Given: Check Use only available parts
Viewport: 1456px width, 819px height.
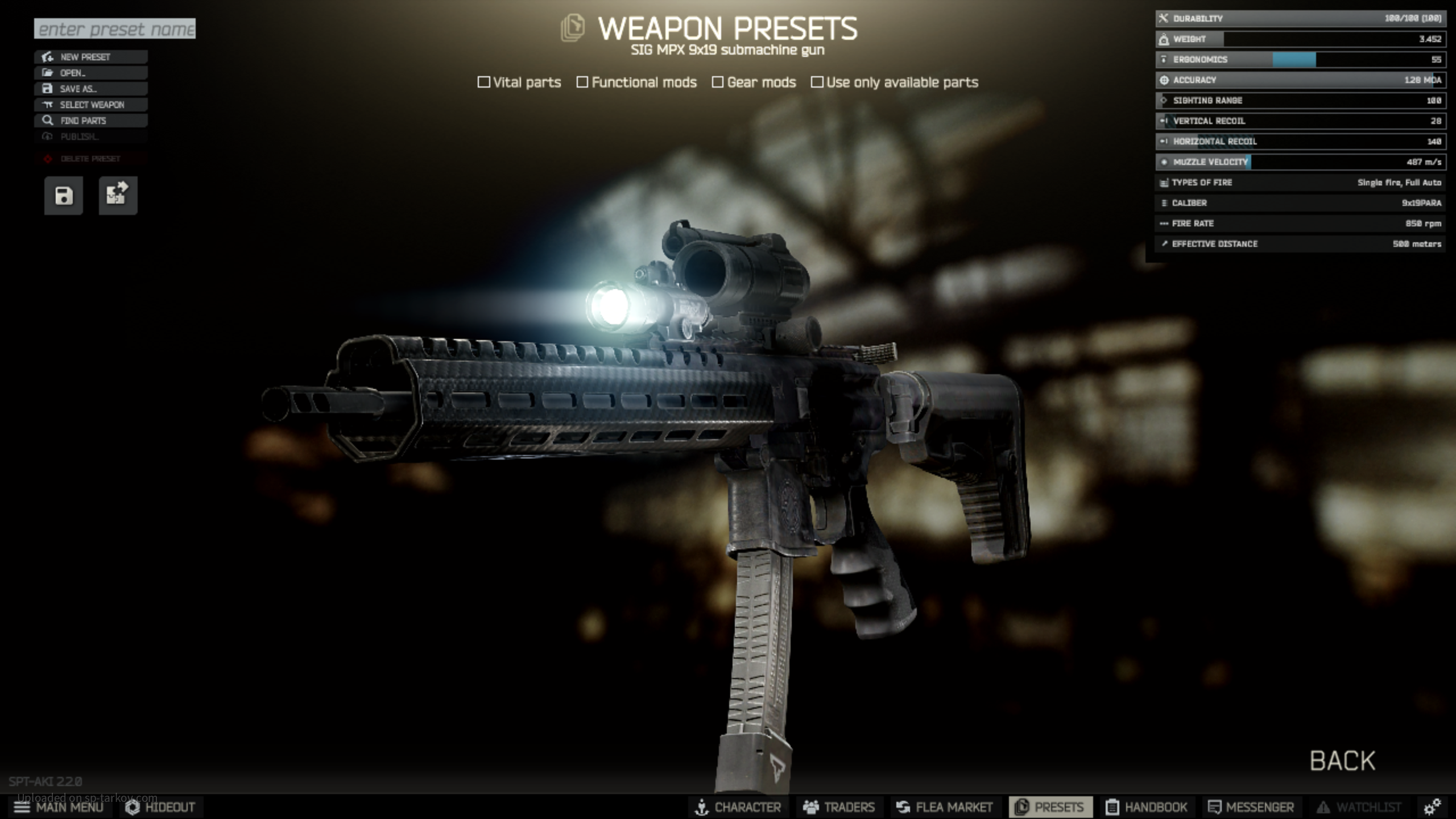Looking at the screenshot, I should click(x=817, y=82).
